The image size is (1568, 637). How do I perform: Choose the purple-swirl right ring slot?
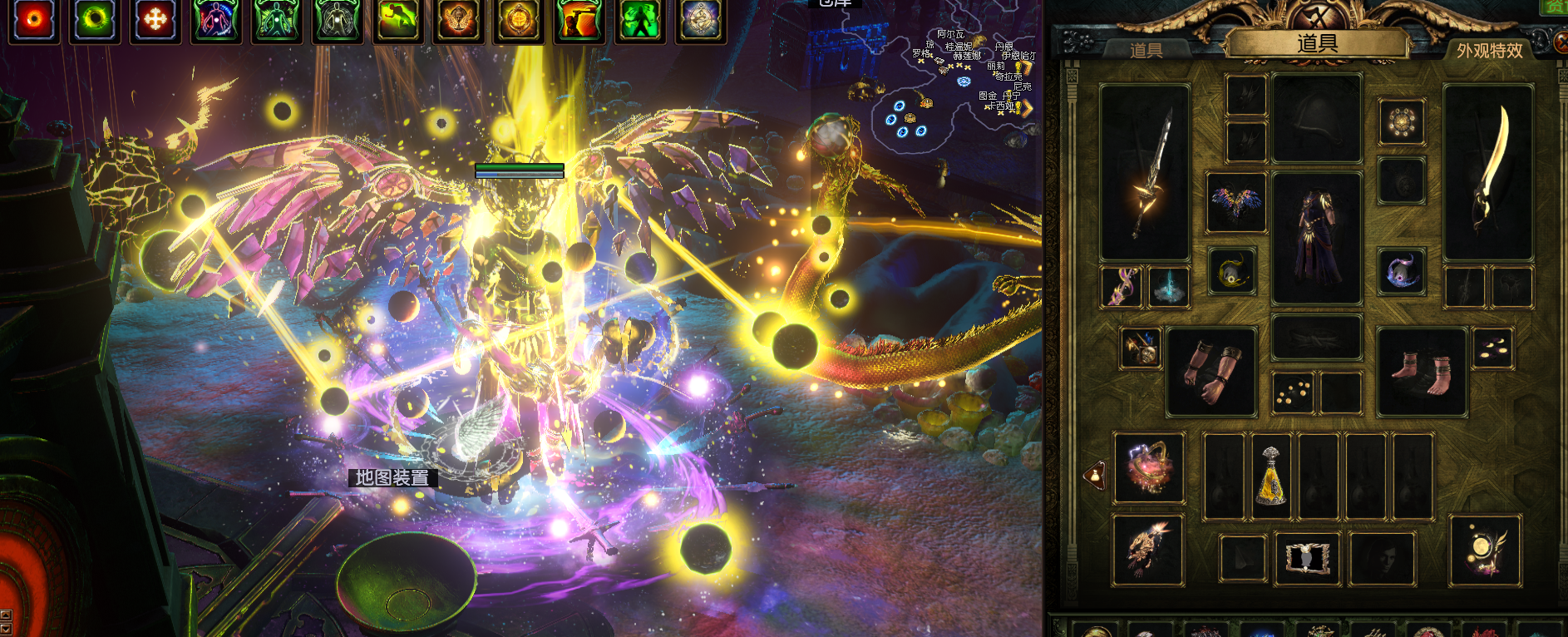pyautogui.click(x=1402, y=271)
